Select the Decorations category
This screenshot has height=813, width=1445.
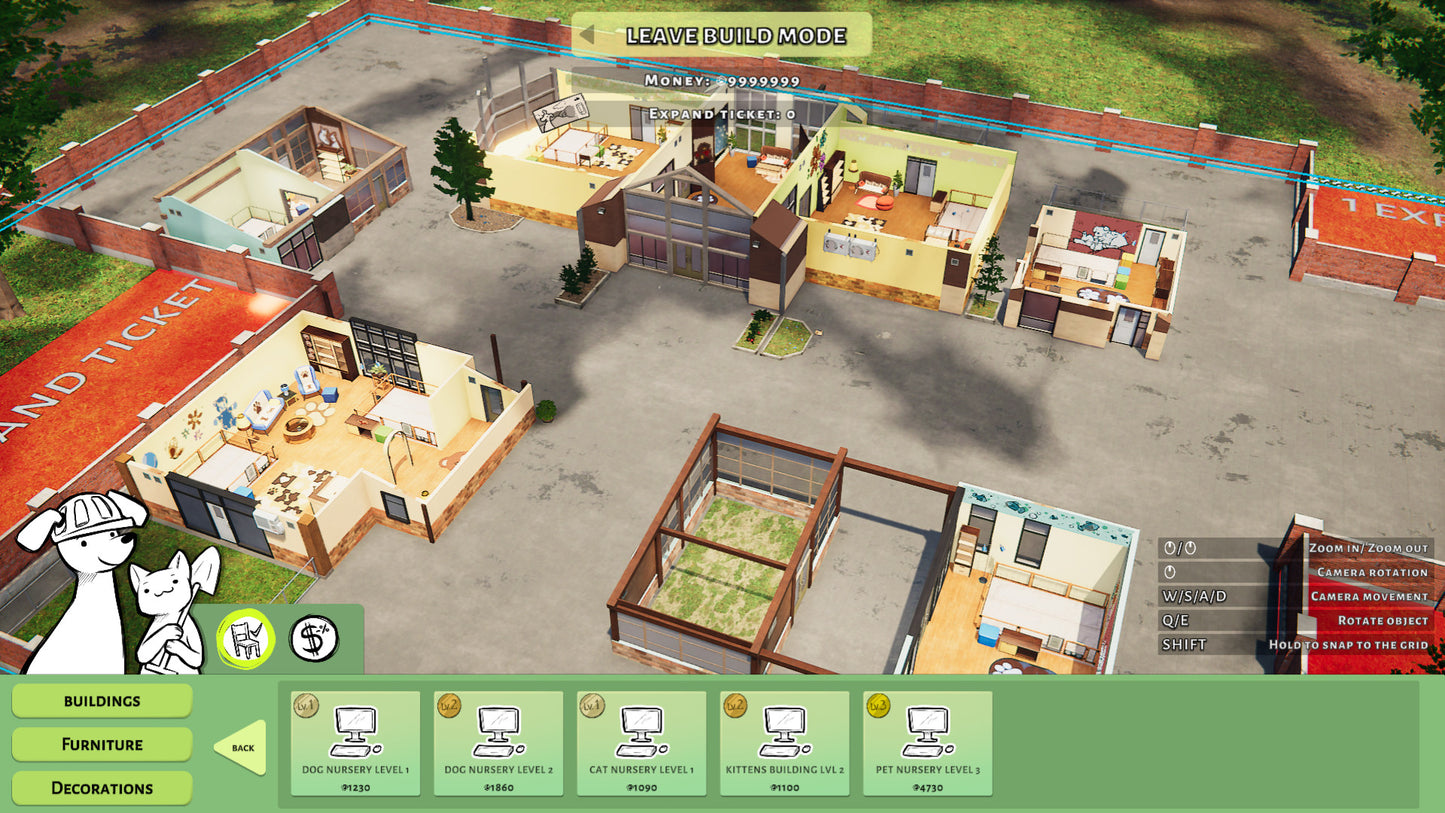[102, 788]
